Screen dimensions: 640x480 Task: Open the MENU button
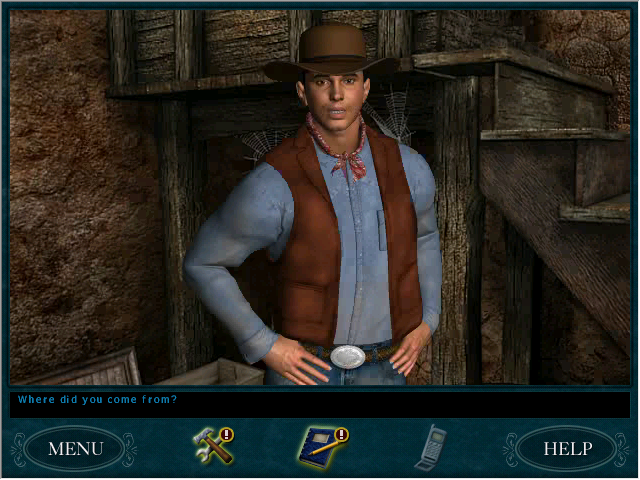(x=75, y=449)
